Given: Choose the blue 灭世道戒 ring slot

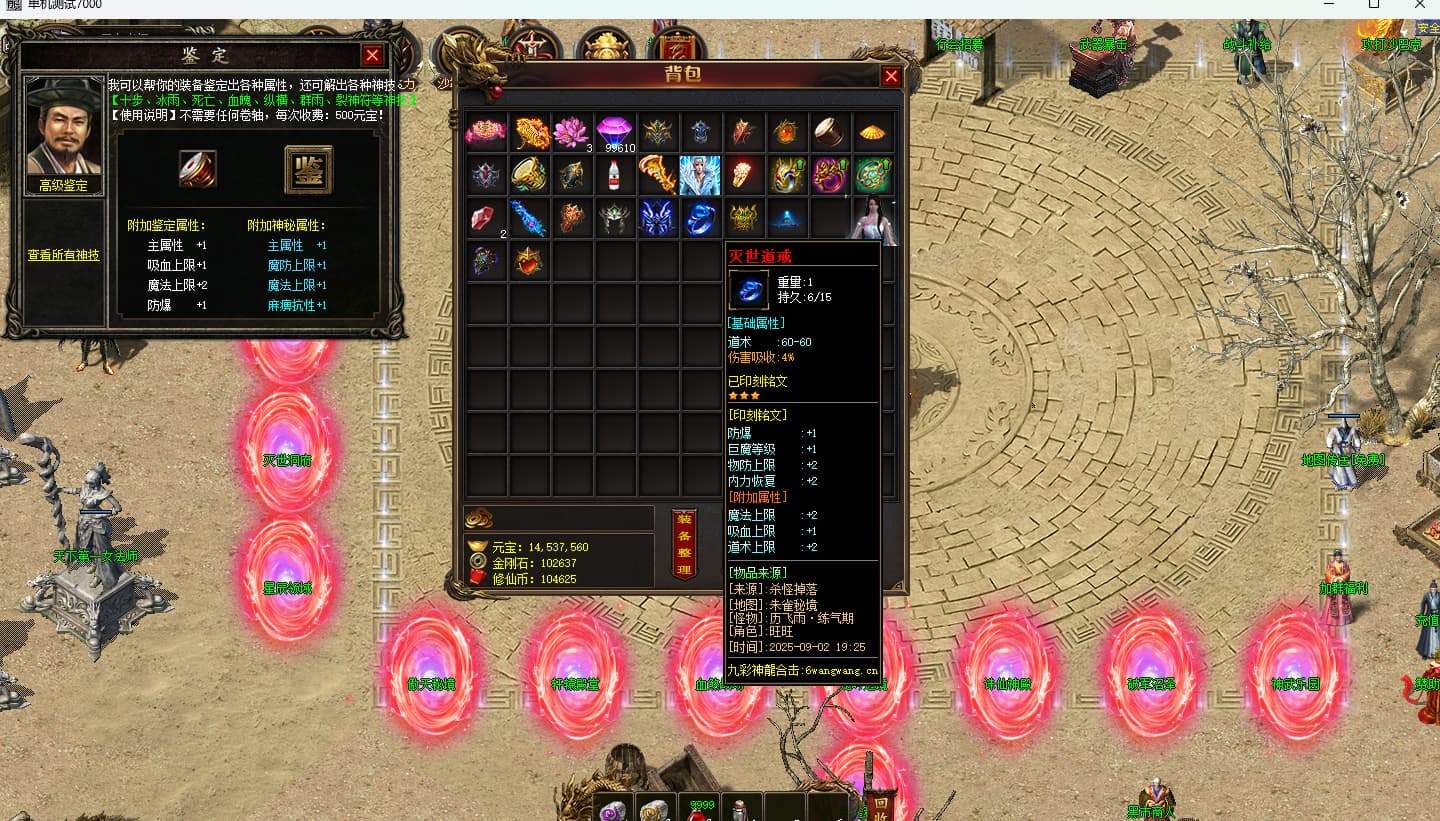Looking at the screenshot, I should [x=700, y=219].
